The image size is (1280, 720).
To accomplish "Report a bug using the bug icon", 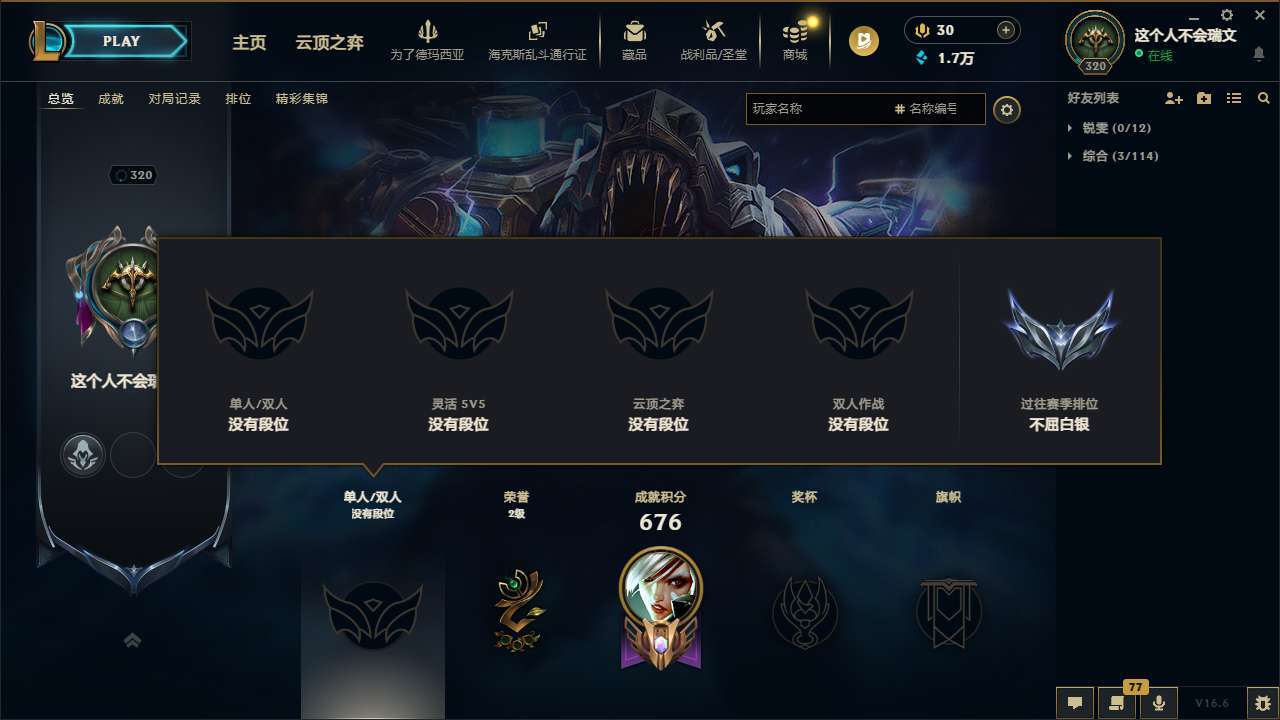I will click(x=1263, y=703).
